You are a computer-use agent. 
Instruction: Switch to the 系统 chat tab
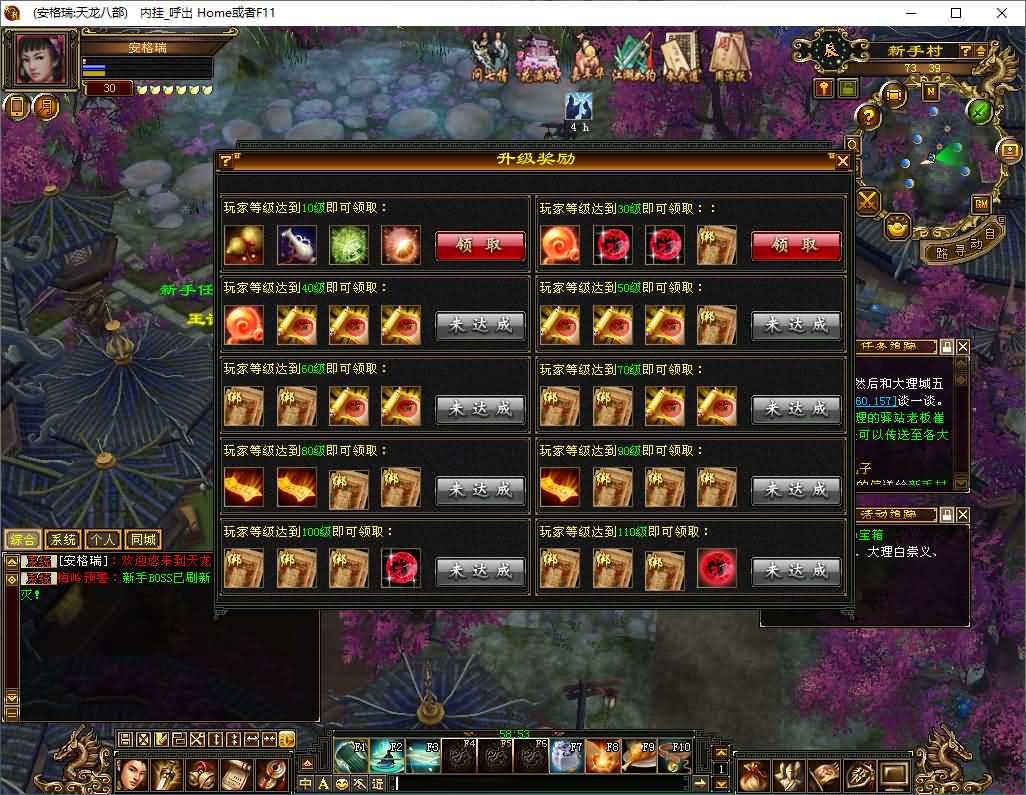62,540
